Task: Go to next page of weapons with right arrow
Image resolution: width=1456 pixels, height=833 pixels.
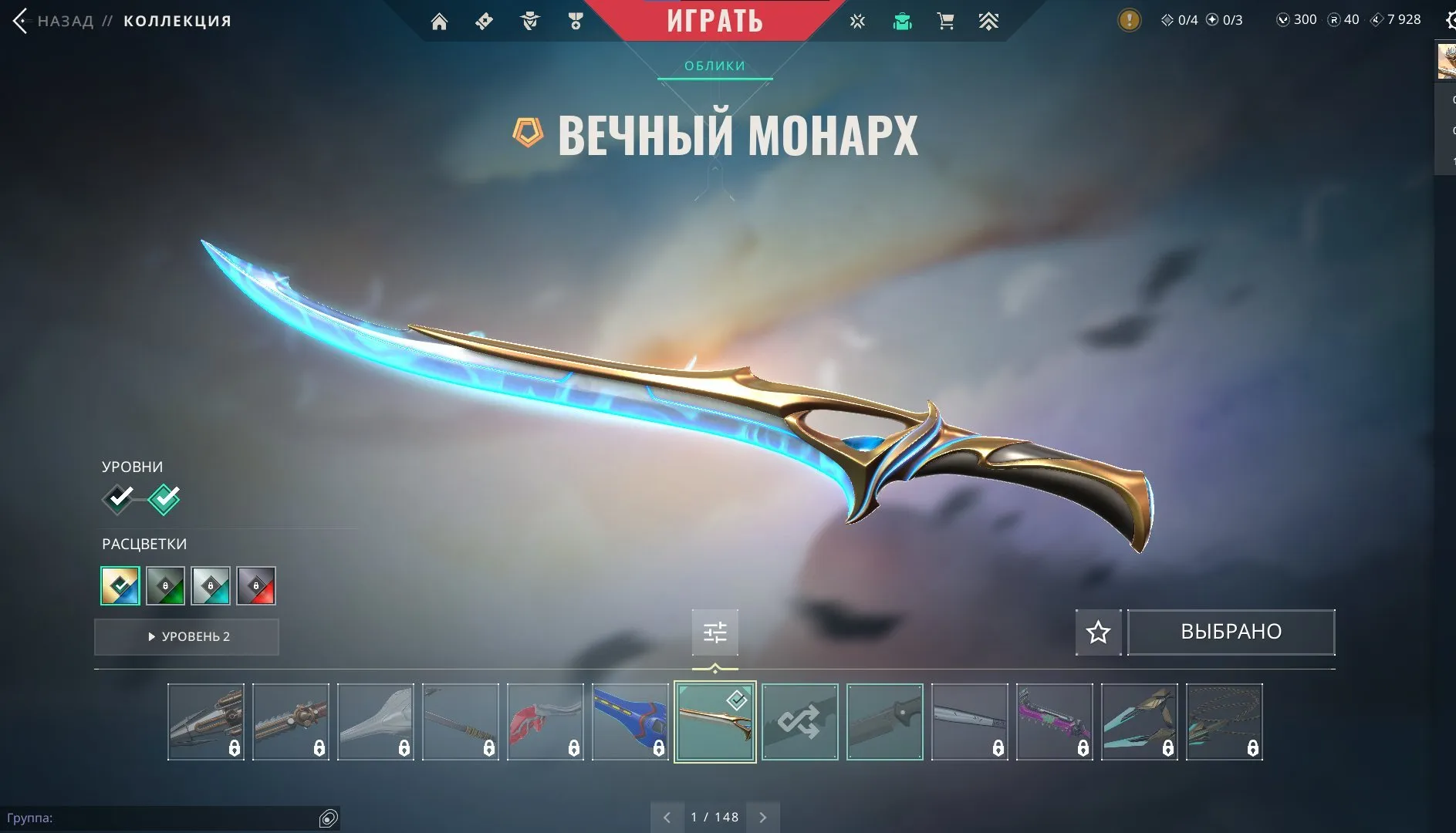Action: tap(763, 816)
